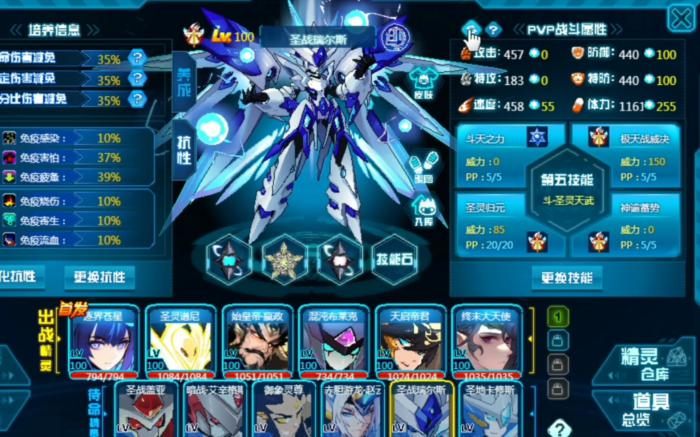700x437 pixels.
Task: Open the 技能石 slot
Action: [394, 258]
